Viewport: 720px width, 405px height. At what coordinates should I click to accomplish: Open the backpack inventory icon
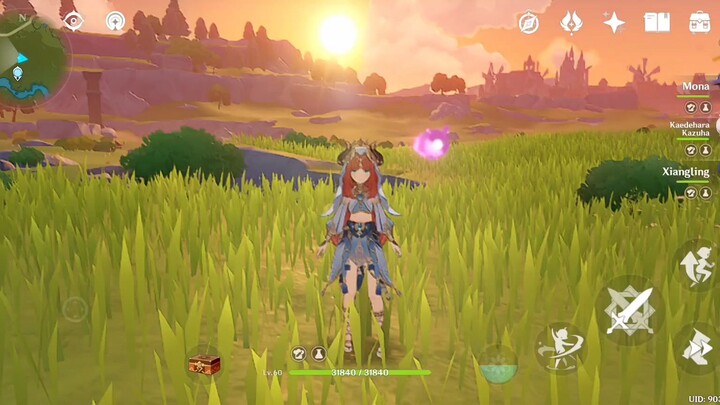click(700, 22)
